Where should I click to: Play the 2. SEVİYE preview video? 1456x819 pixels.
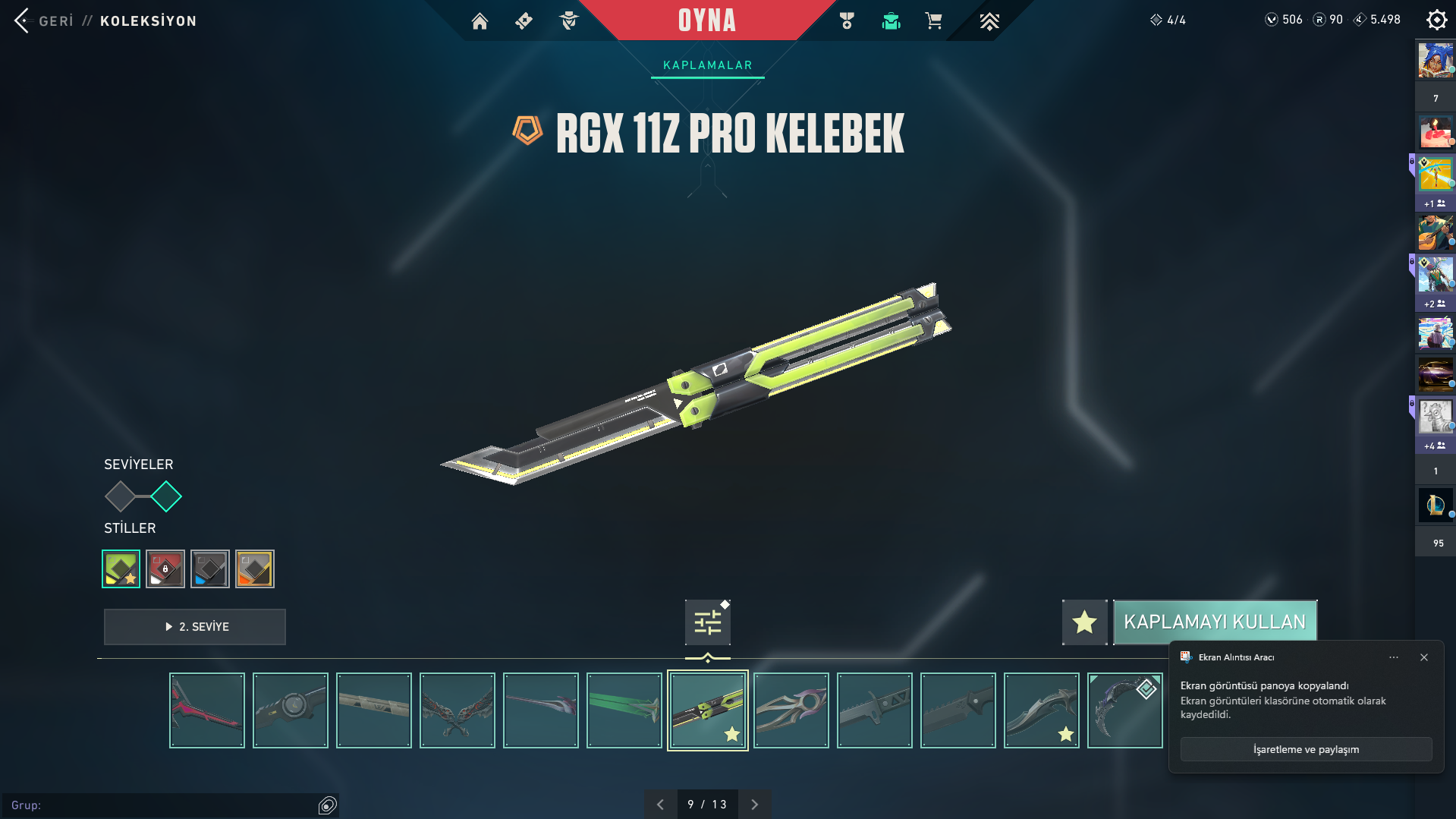tap(195, 627)
